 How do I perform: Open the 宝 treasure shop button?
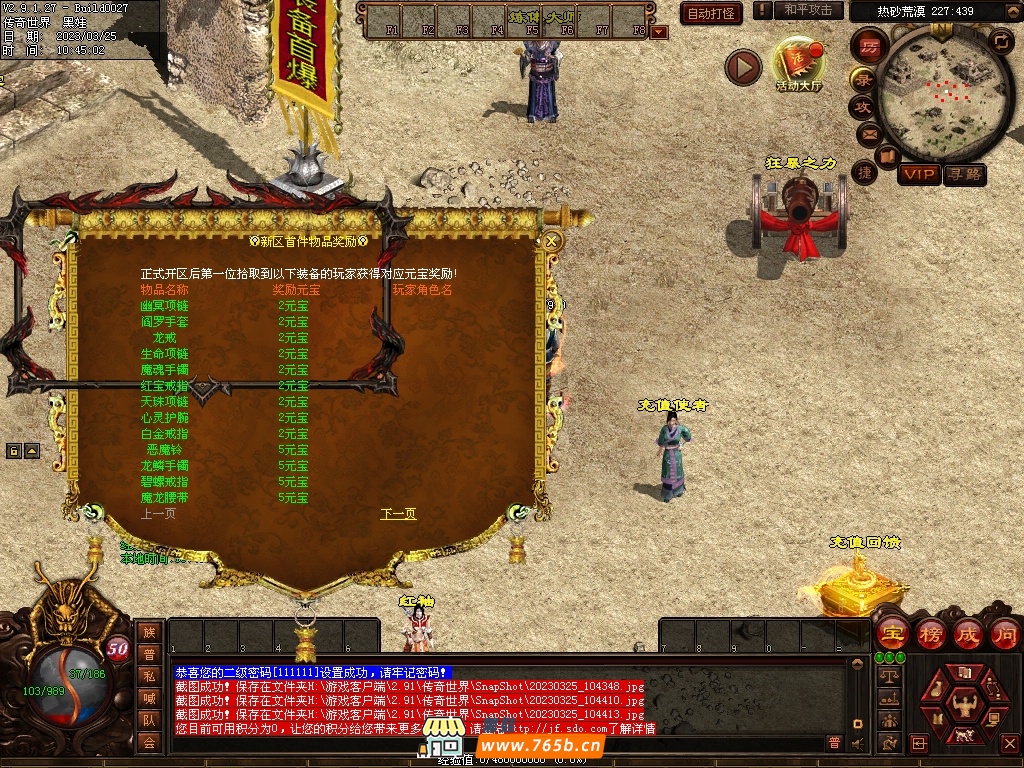click(892, 633)
